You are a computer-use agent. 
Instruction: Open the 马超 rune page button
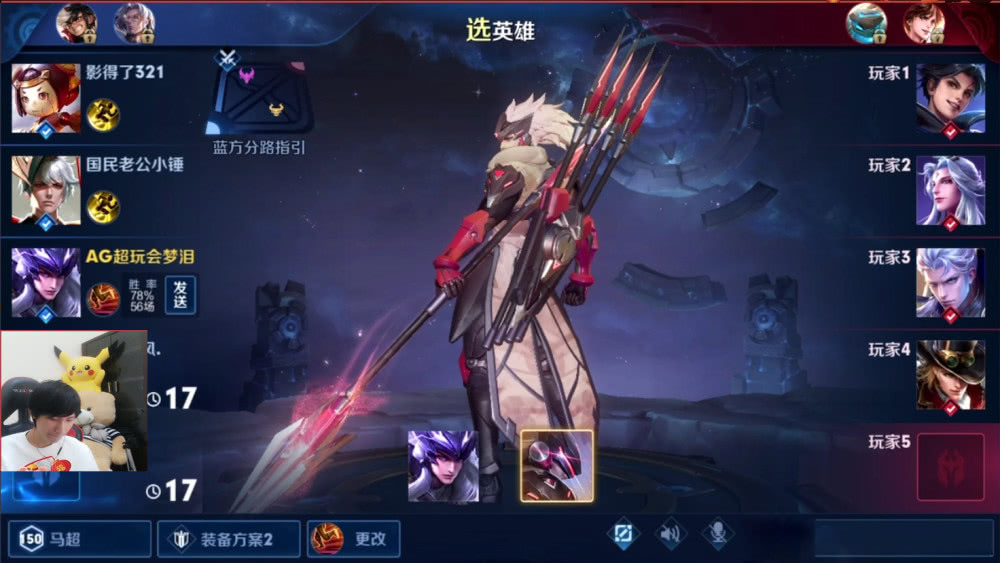(80, 539)
